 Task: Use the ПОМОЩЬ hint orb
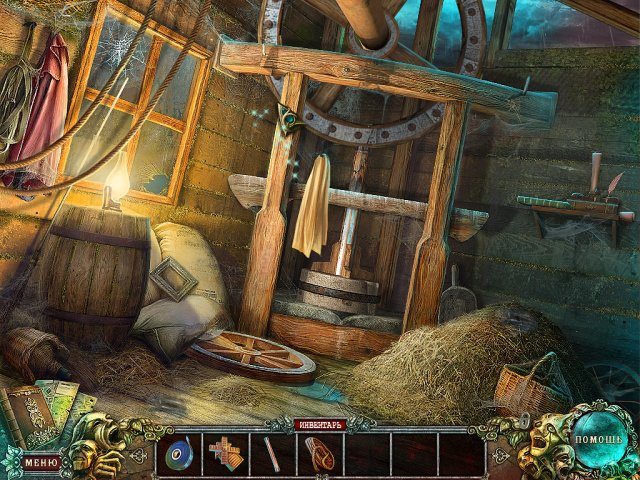tap(597, 439)
